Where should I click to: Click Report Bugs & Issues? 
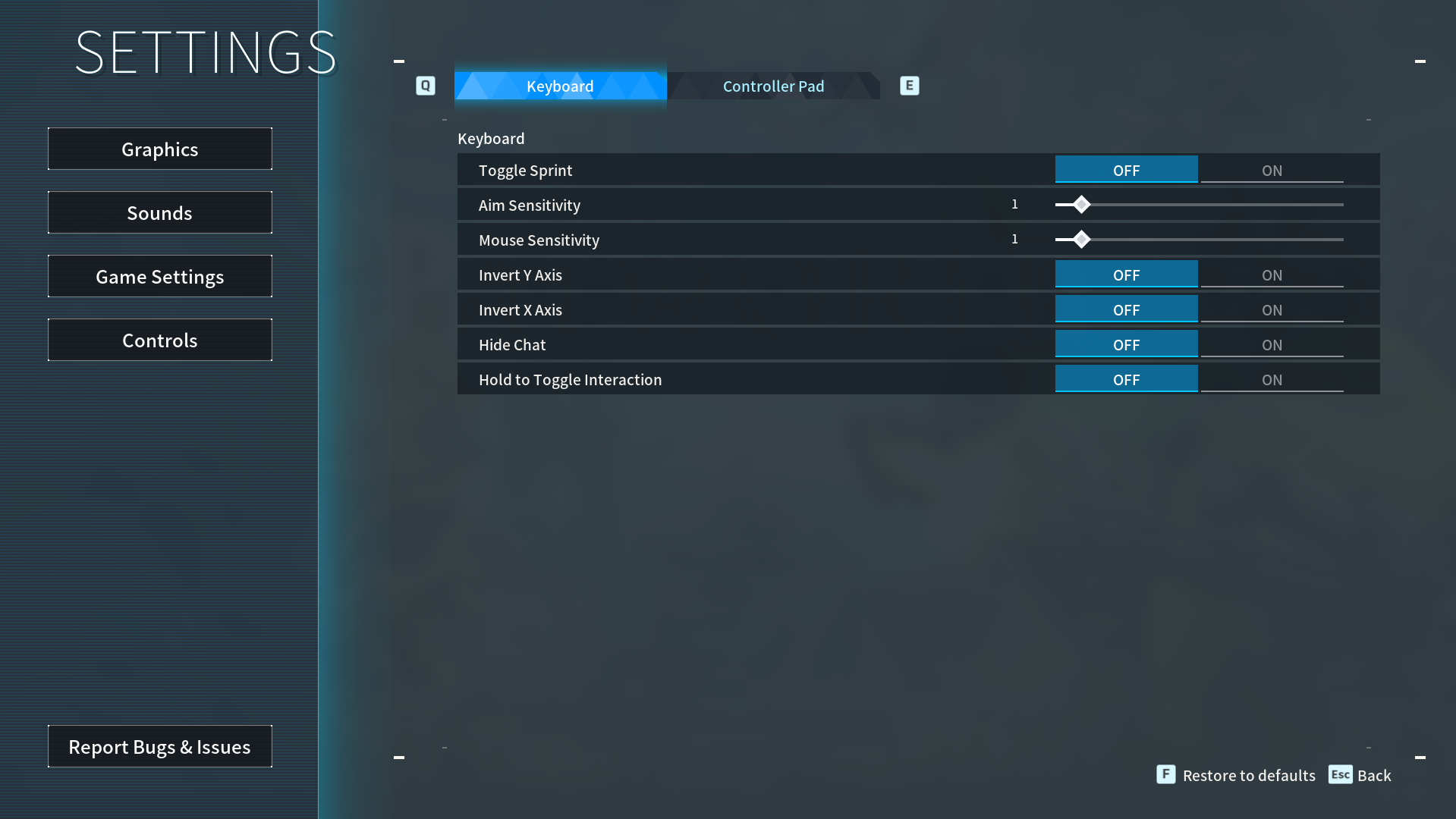pyautogui.click(x=159, y=746)
